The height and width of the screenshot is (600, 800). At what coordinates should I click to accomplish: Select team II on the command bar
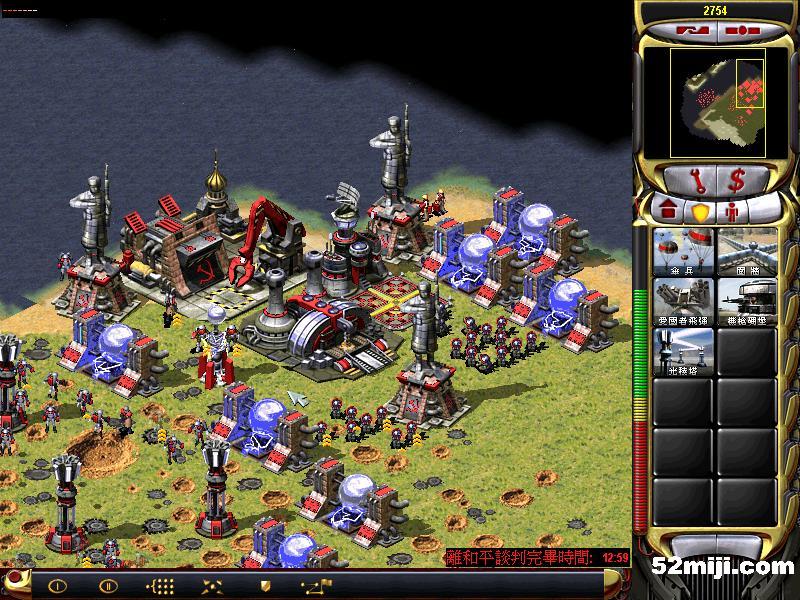click(x=108, y=585)
